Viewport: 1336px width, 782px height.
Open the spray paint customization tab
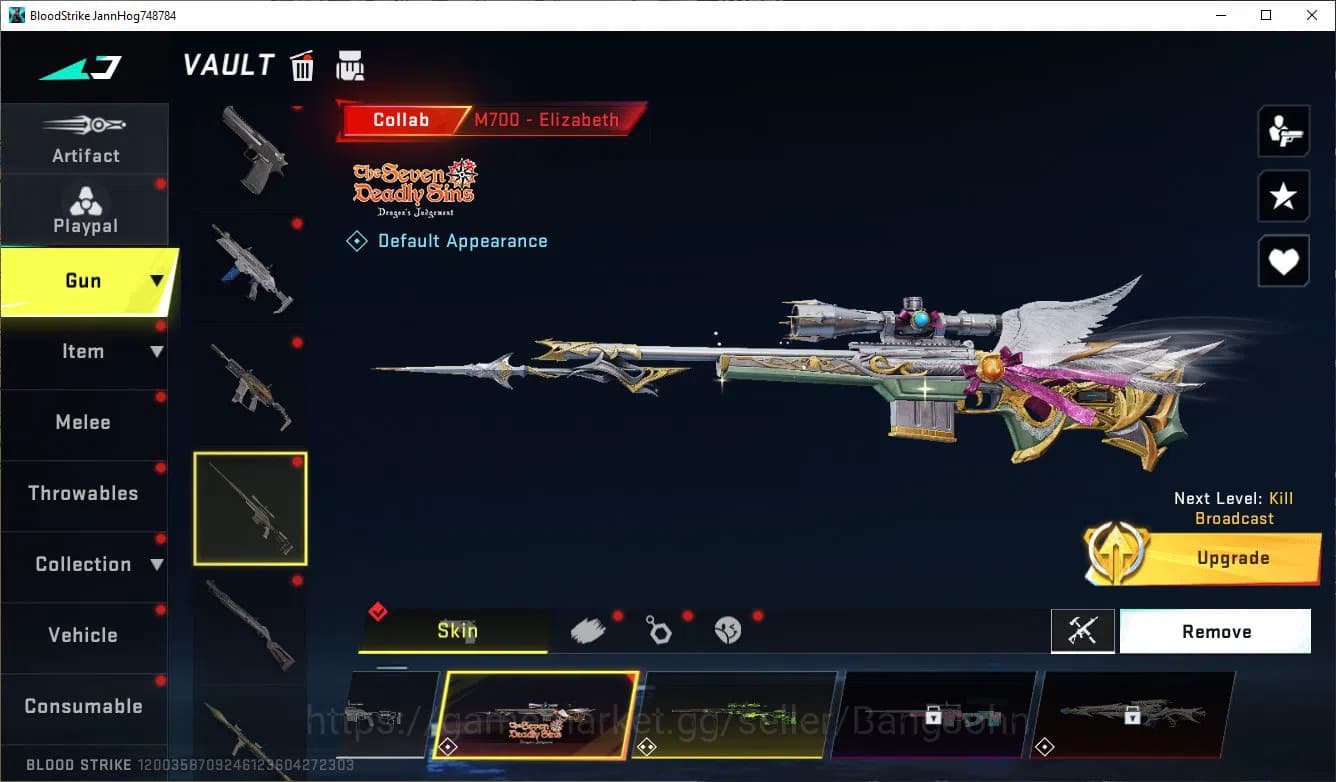point(588,630)
